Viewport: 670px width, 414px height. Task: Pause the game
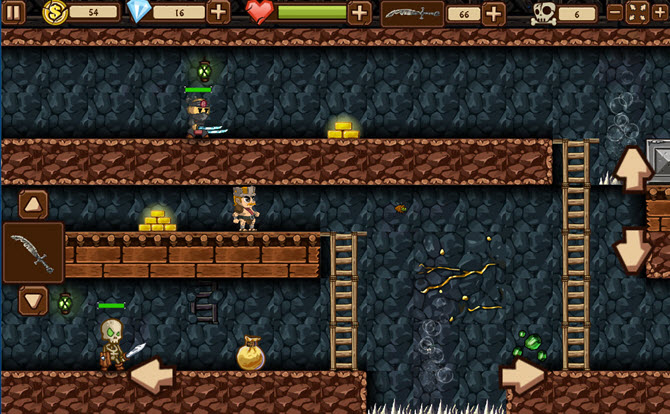point(16,13)
